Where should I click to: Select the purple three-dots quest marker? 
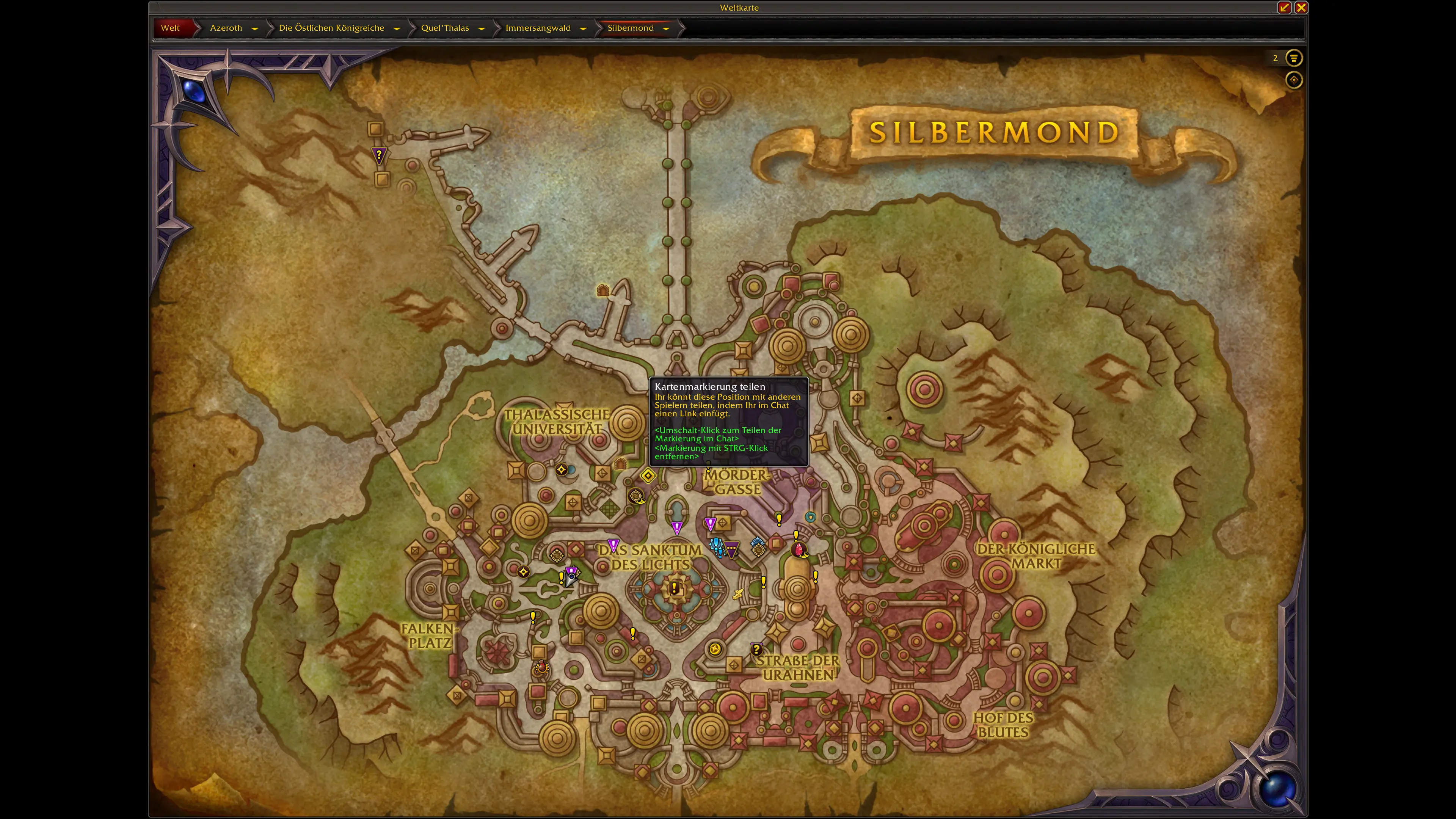tap(731, 549)
